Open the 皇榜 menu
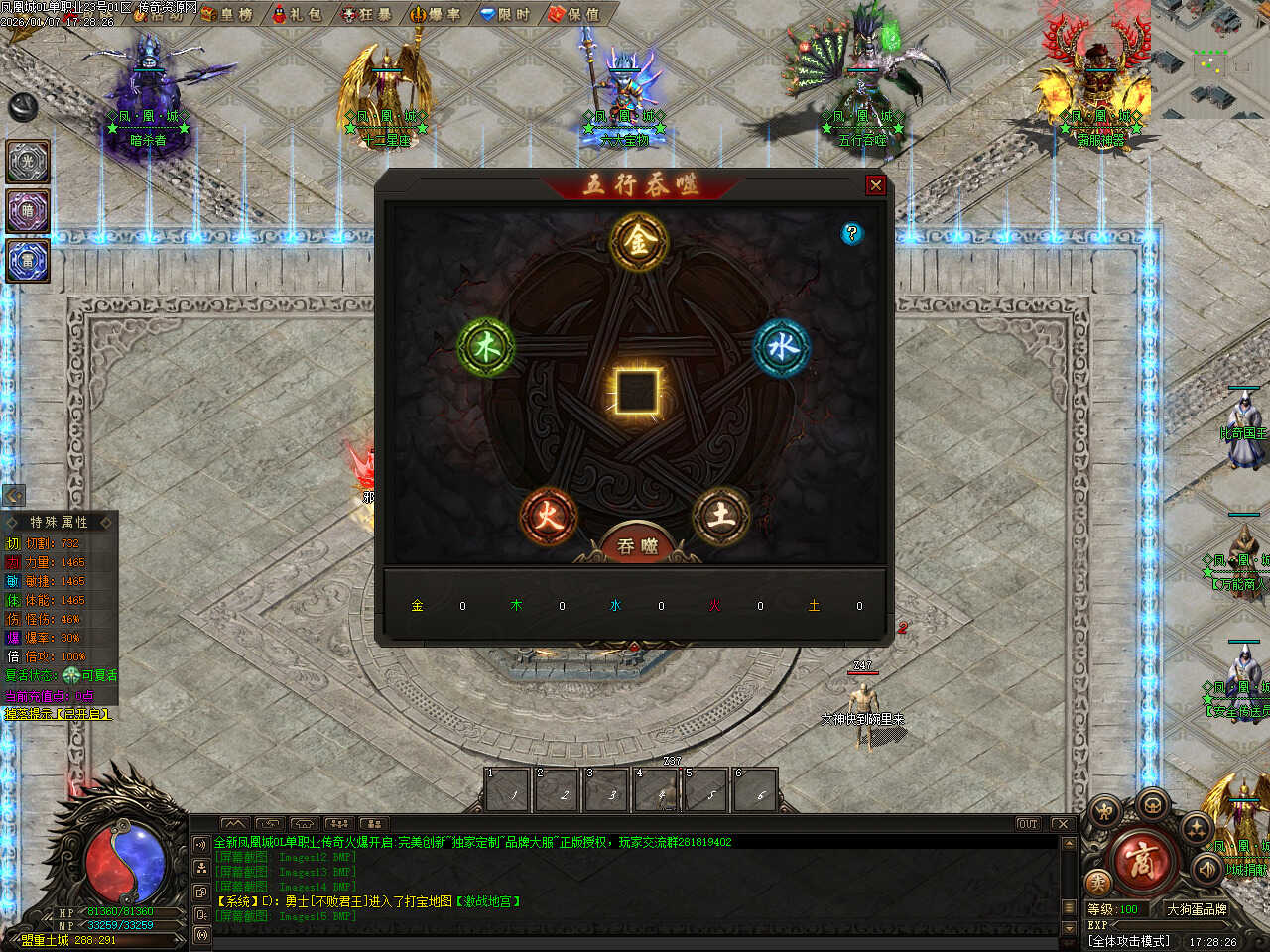The image size is (1270, 952). pos(227,14)
